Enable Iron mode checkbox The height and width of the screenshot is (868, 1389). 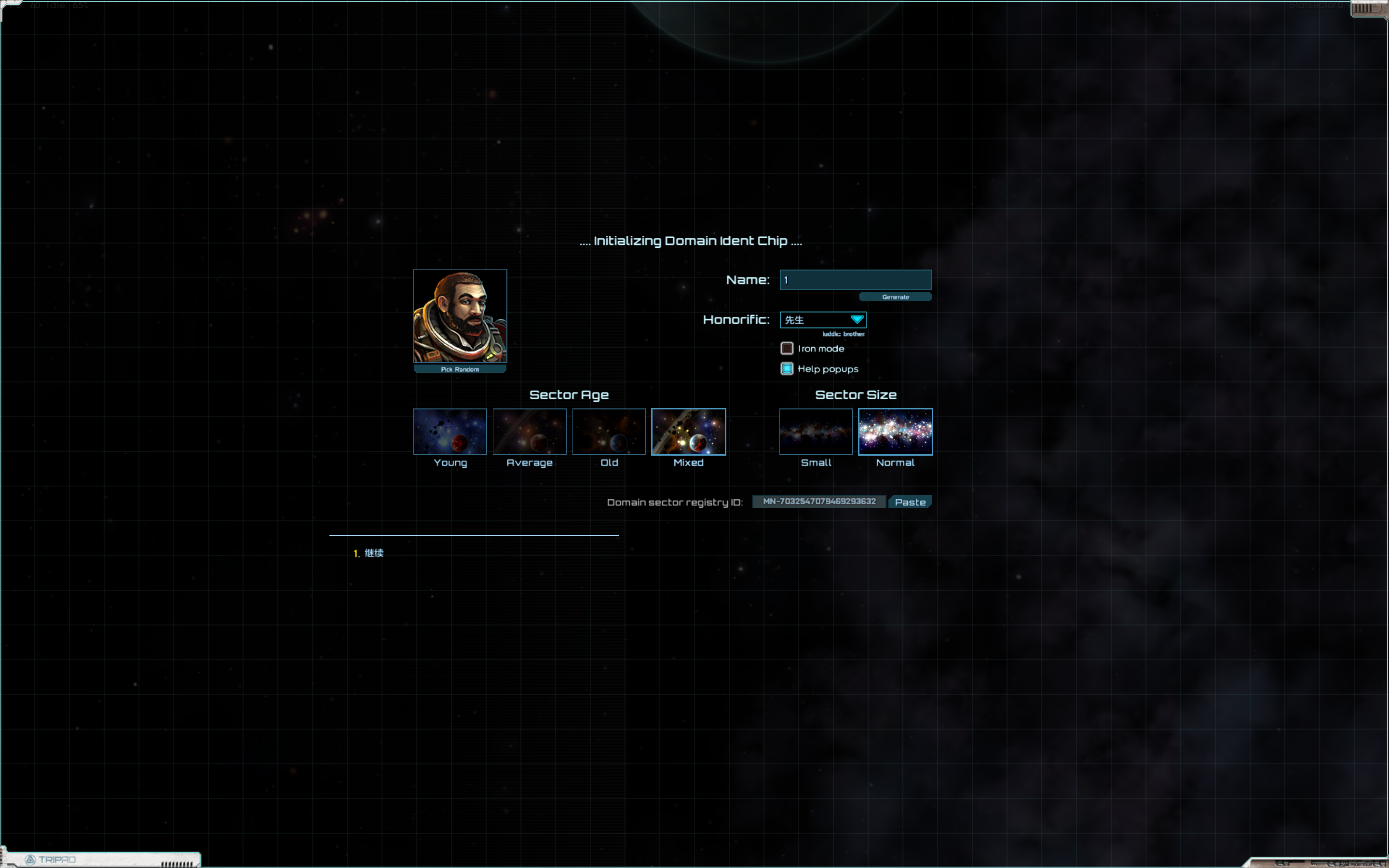pos(787,349)
